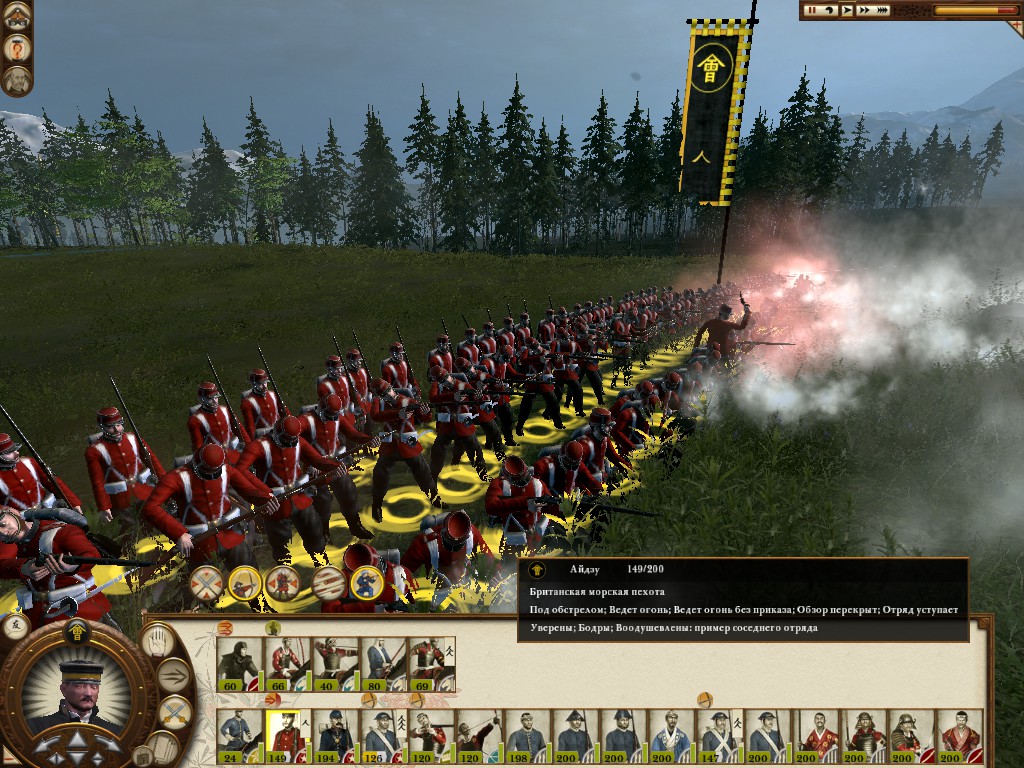Pause the battle
Image resolution: width=1024 pixels, height=768 pixels.
coord(812,10)
